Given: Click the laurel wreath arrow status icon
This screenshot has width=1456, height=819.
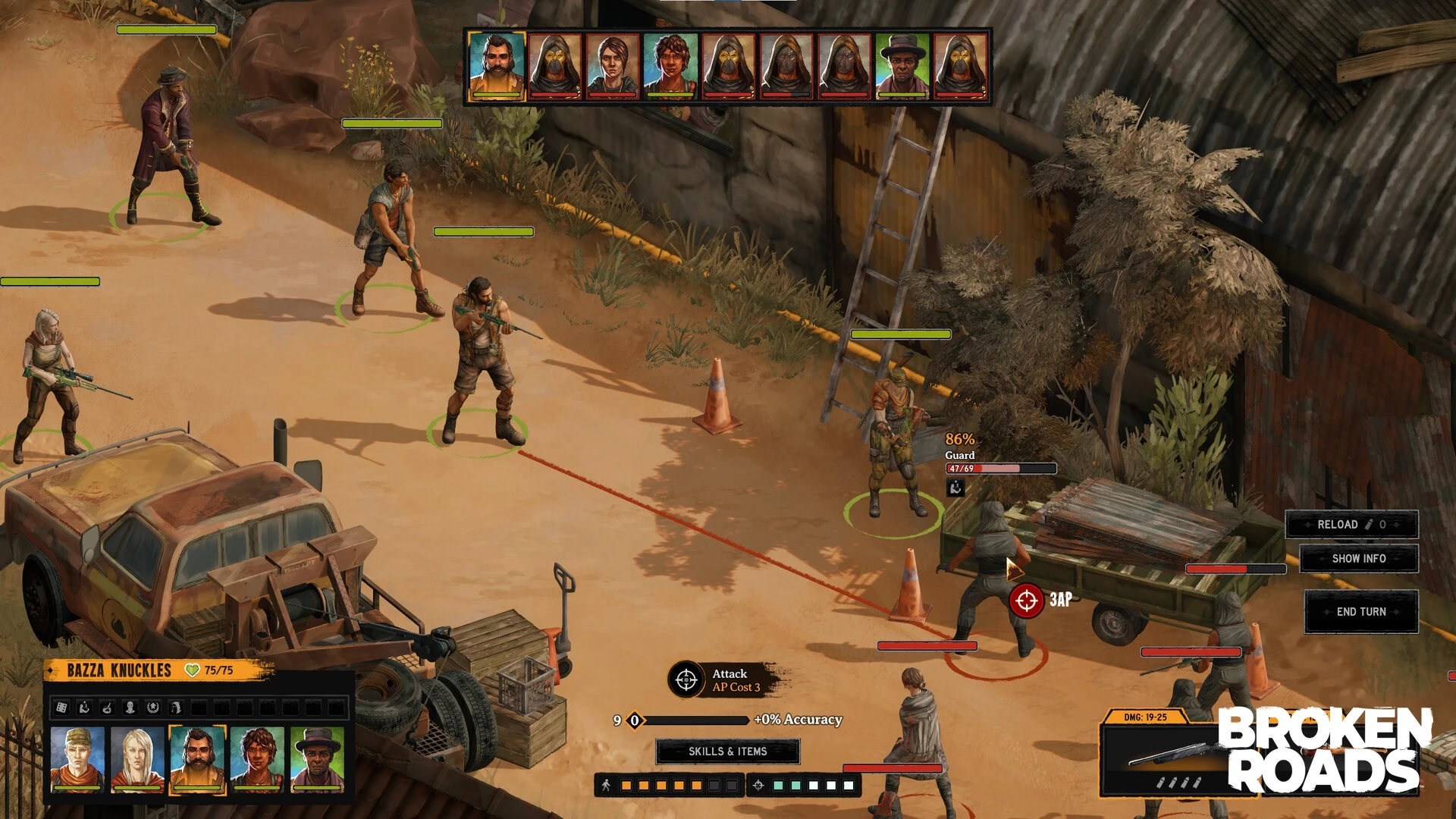Looking at the screenshot, I should click(x=152, y=708).
